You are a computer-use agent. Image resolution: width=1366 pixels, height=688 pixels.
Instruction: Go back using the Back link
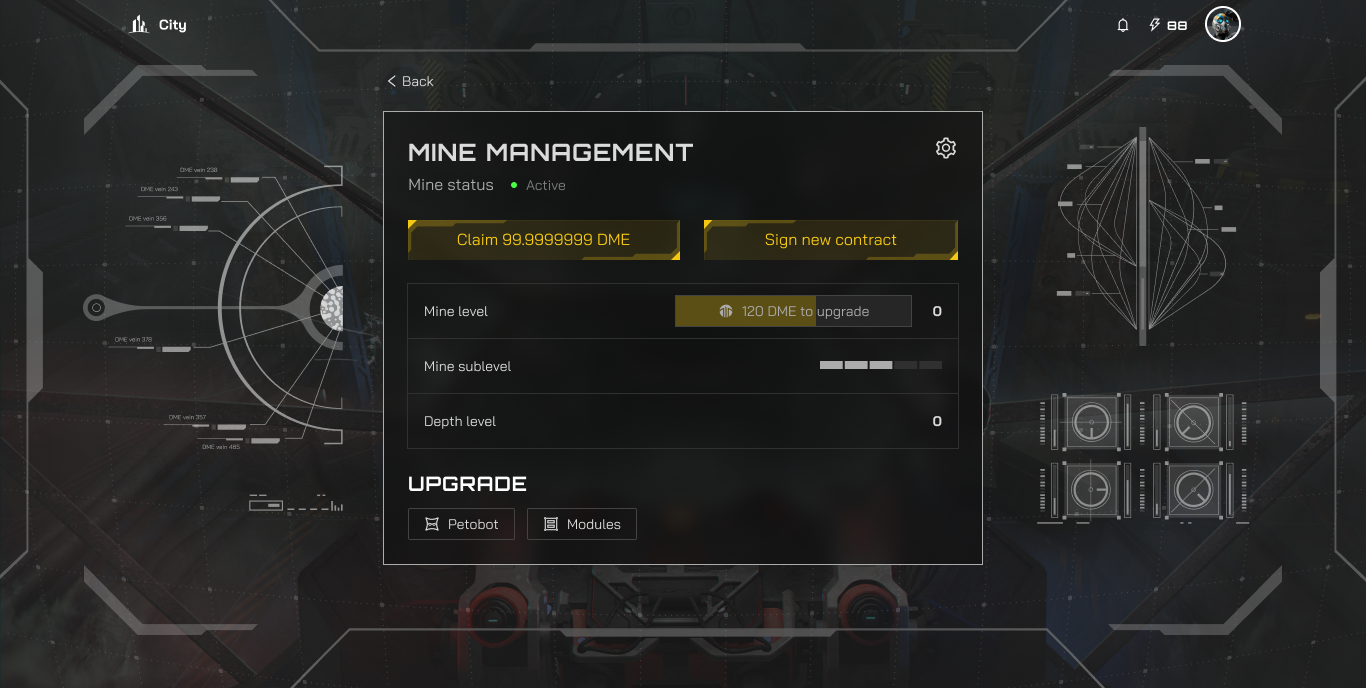[411, 81]
